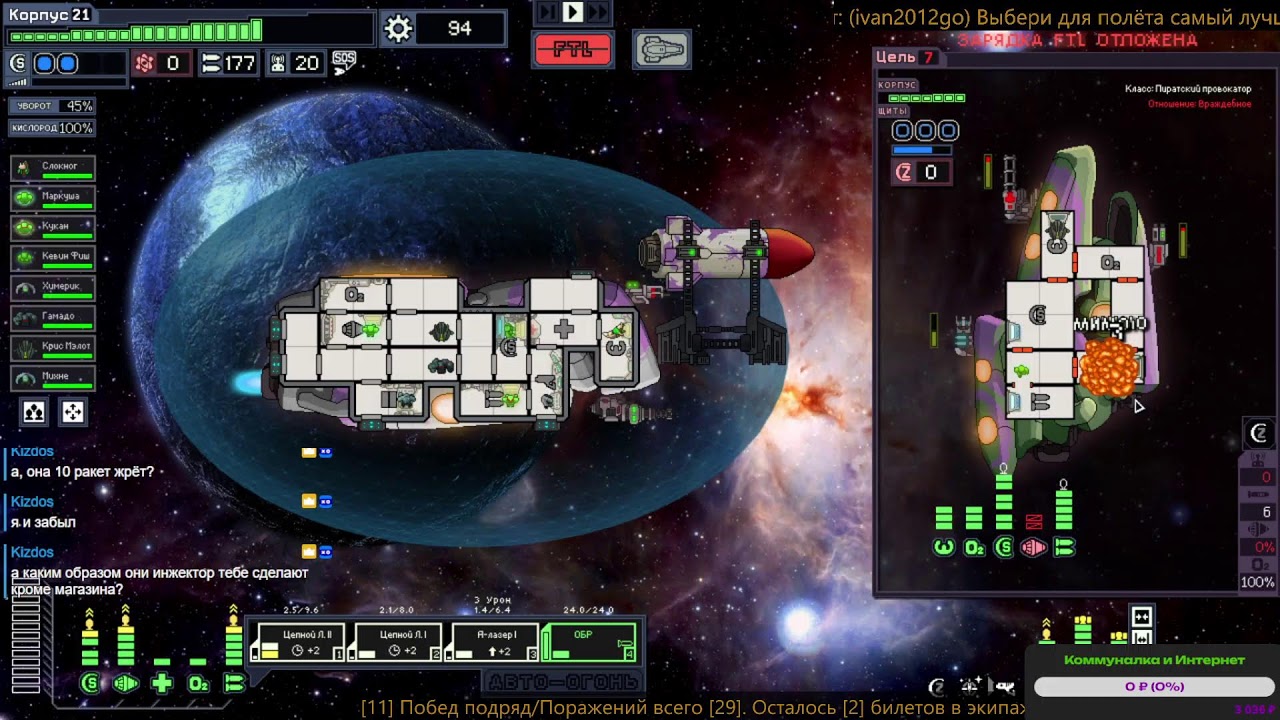Click the save crew stations button

click(x=34, y=412)
